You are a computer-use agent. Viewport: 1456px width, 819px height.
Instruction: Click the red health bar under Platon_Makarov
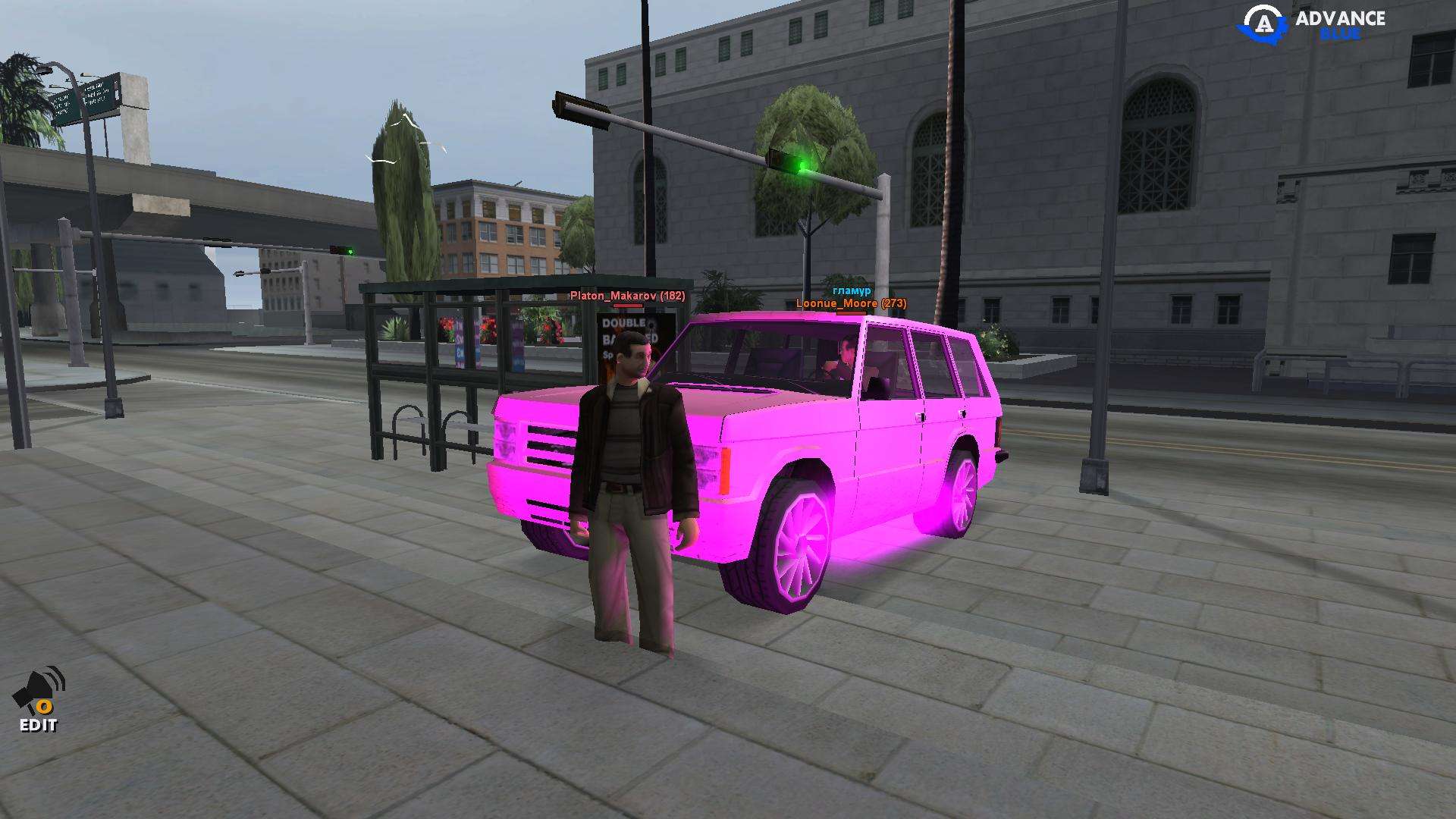[627, 306]
